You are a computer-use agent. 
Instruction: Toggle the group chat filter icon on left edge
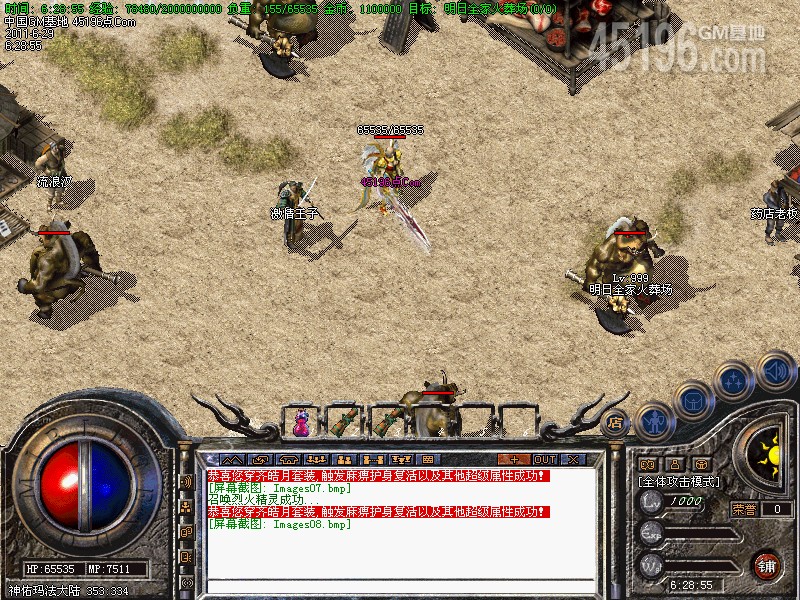[x=186, y=507]
